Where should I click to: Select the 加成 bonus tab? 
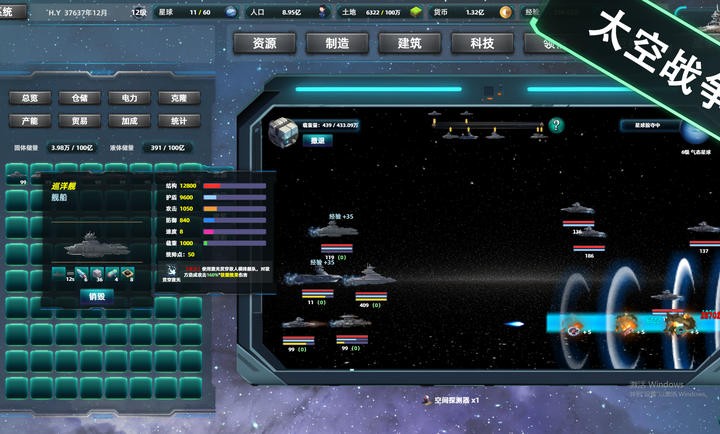[129, 121]
